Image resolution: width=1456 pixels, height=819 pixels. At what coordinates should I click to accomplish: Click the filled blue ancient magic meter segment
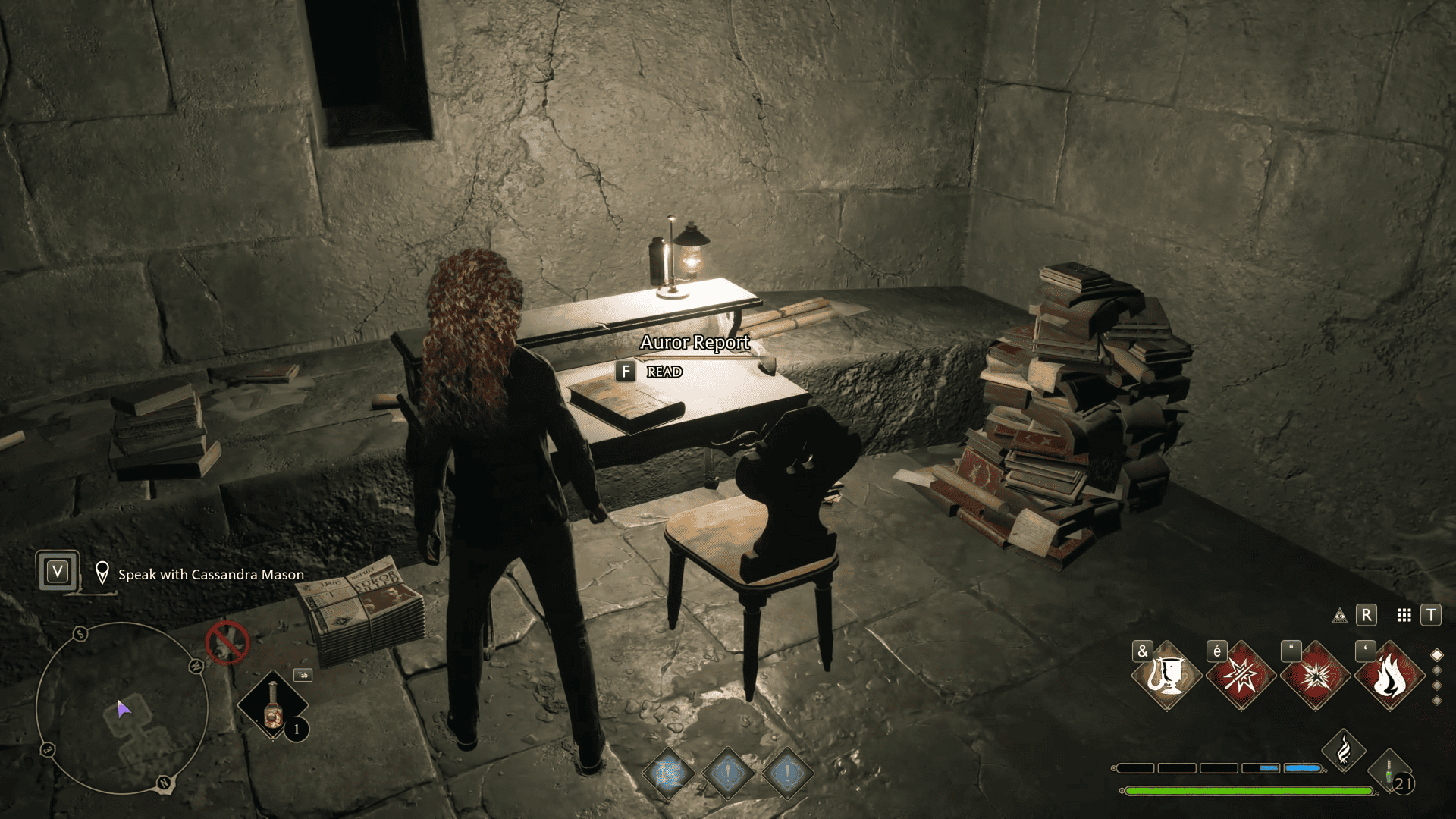click(x=1301, y=767)
